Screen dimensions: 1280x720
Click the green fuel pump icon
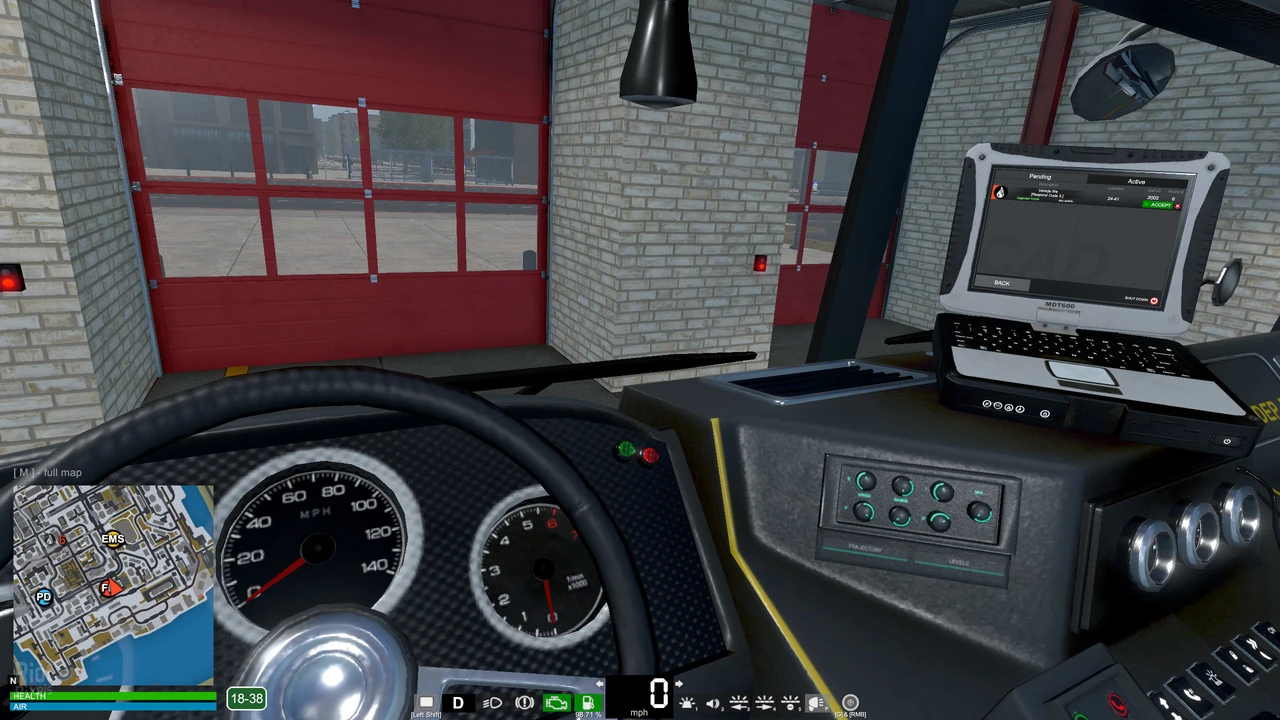(x=588, y=703)
